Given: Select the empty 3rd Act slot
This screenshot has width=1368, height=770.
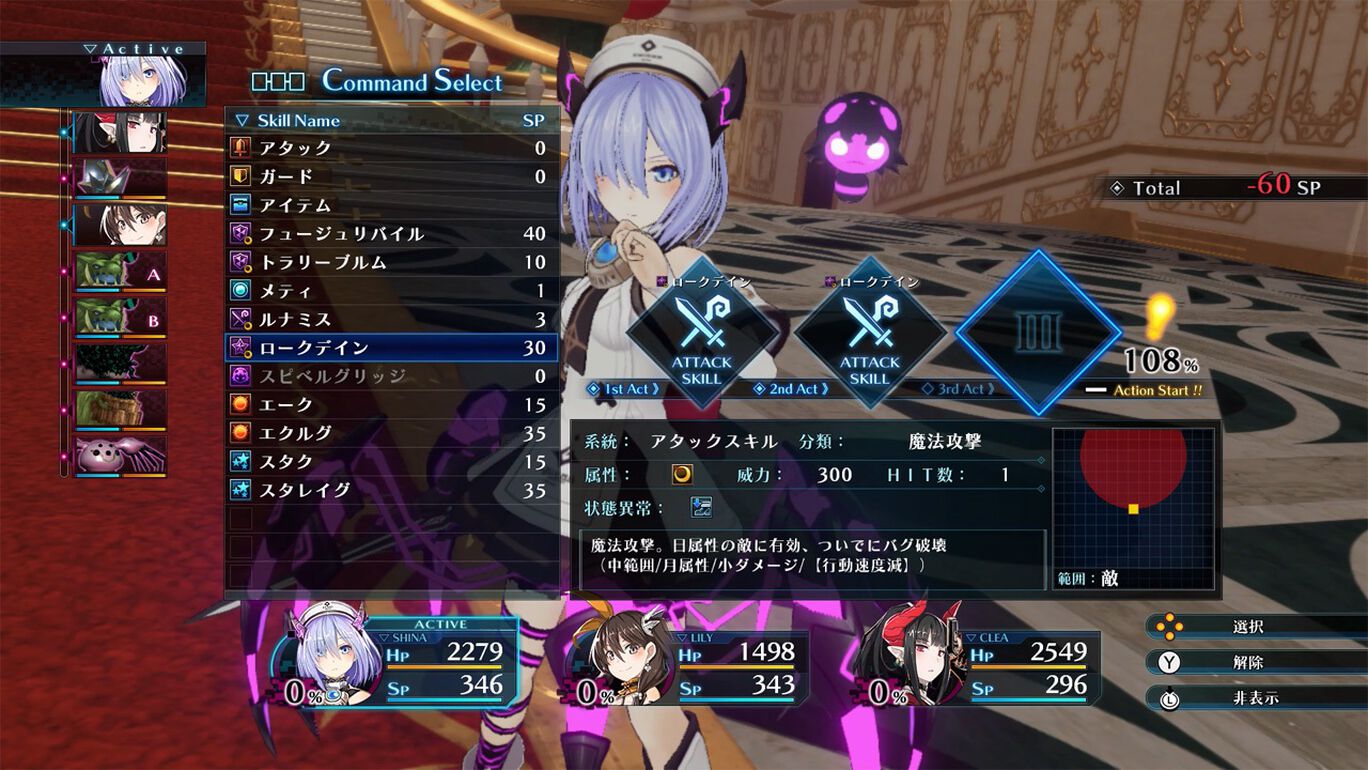Looking at the screenshot, I should coord(1037,332).
